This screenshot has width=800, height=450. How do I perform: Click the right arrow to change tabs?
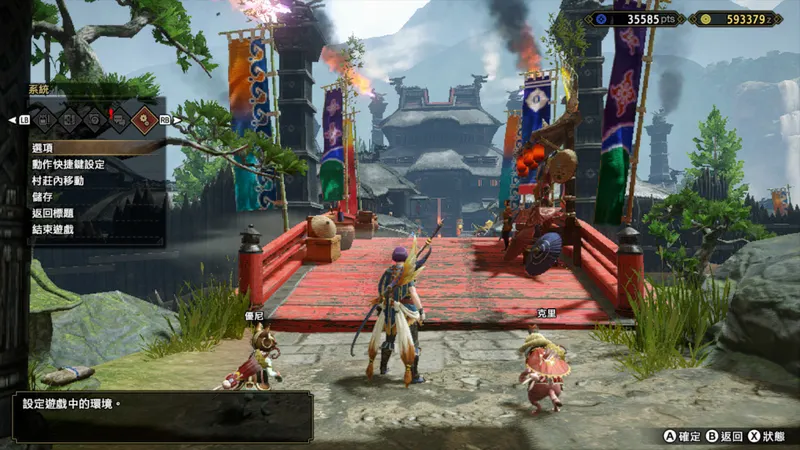pos(176,120)
